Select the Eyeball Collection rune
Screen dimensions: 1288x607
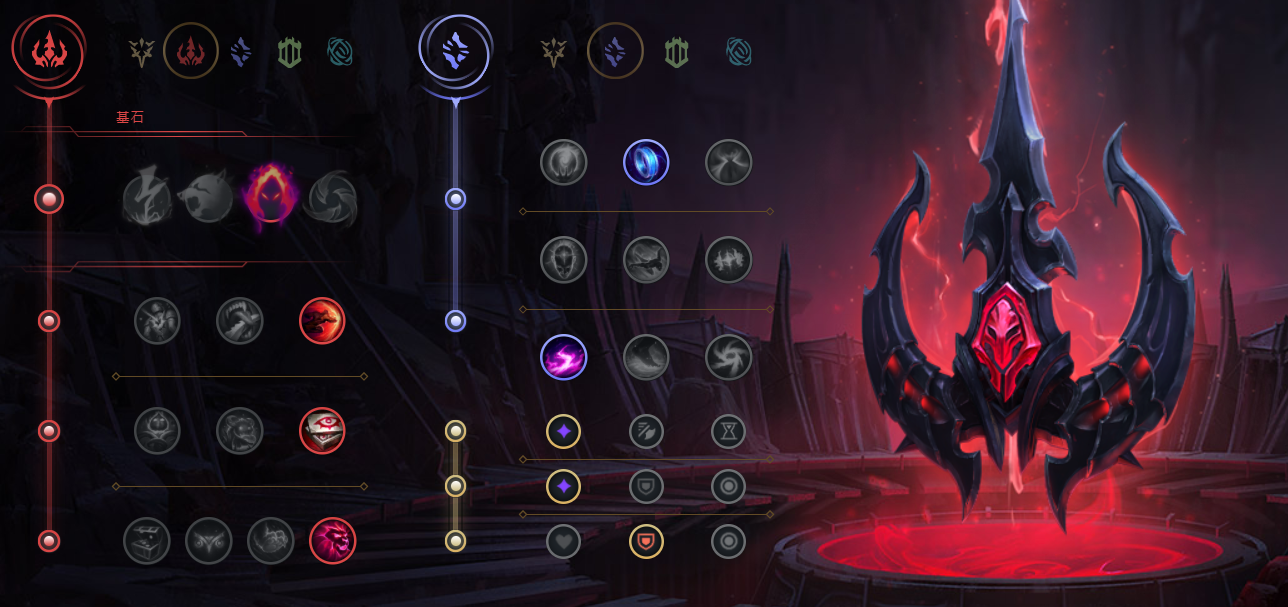322,431
